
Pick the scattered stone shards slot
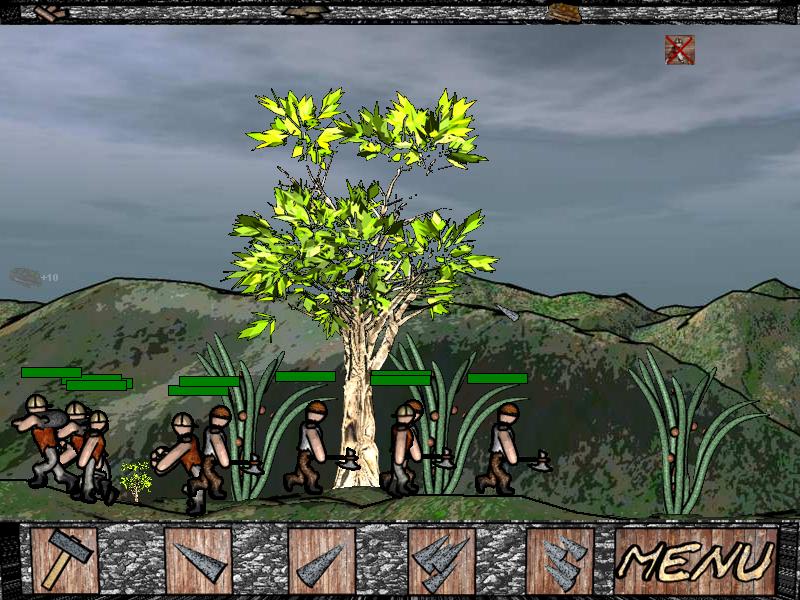(x=560, y=561)
